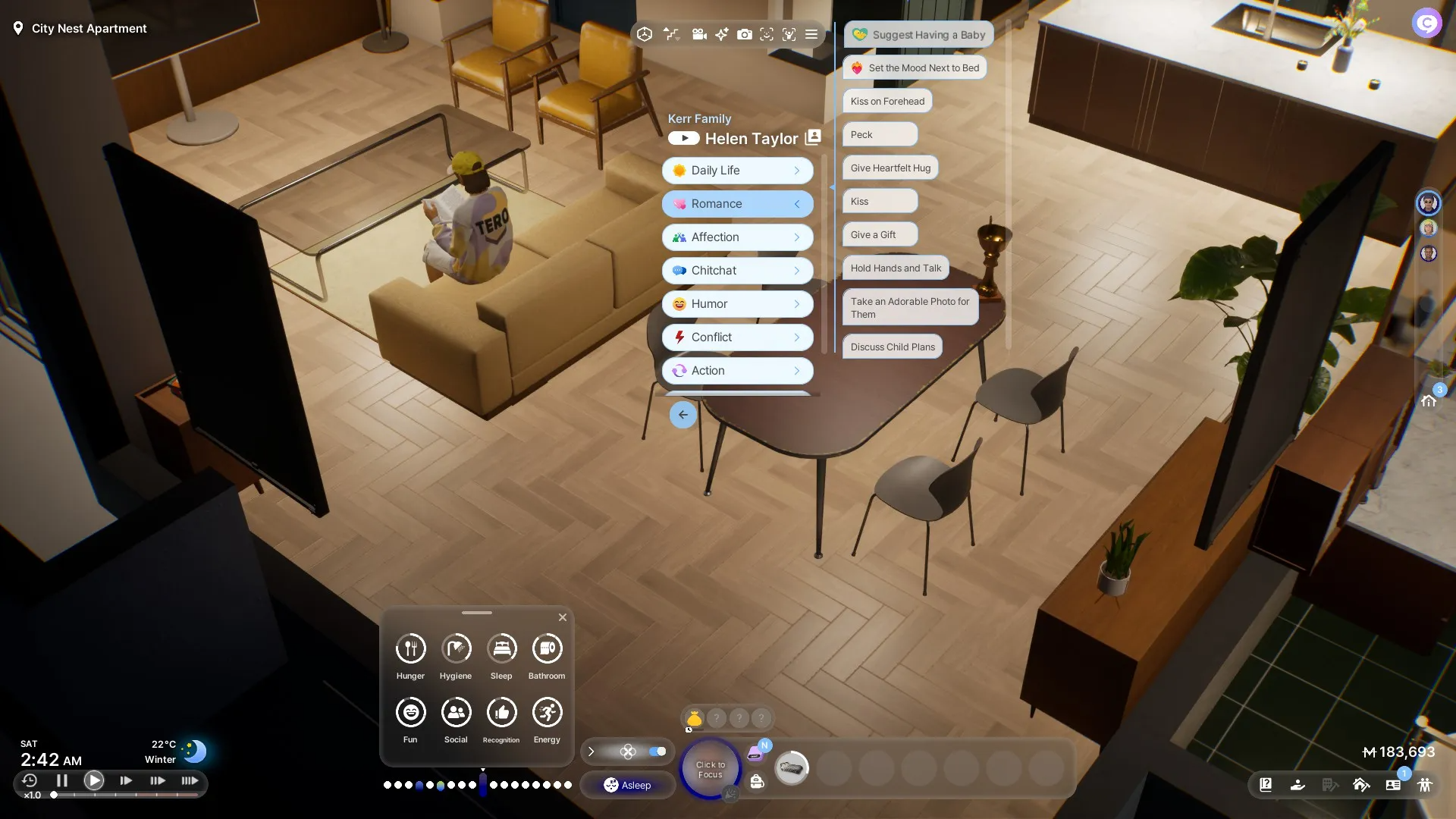Click the Asleep status button
This screenshot has height=819, width=1456.
tap(628, 786)
